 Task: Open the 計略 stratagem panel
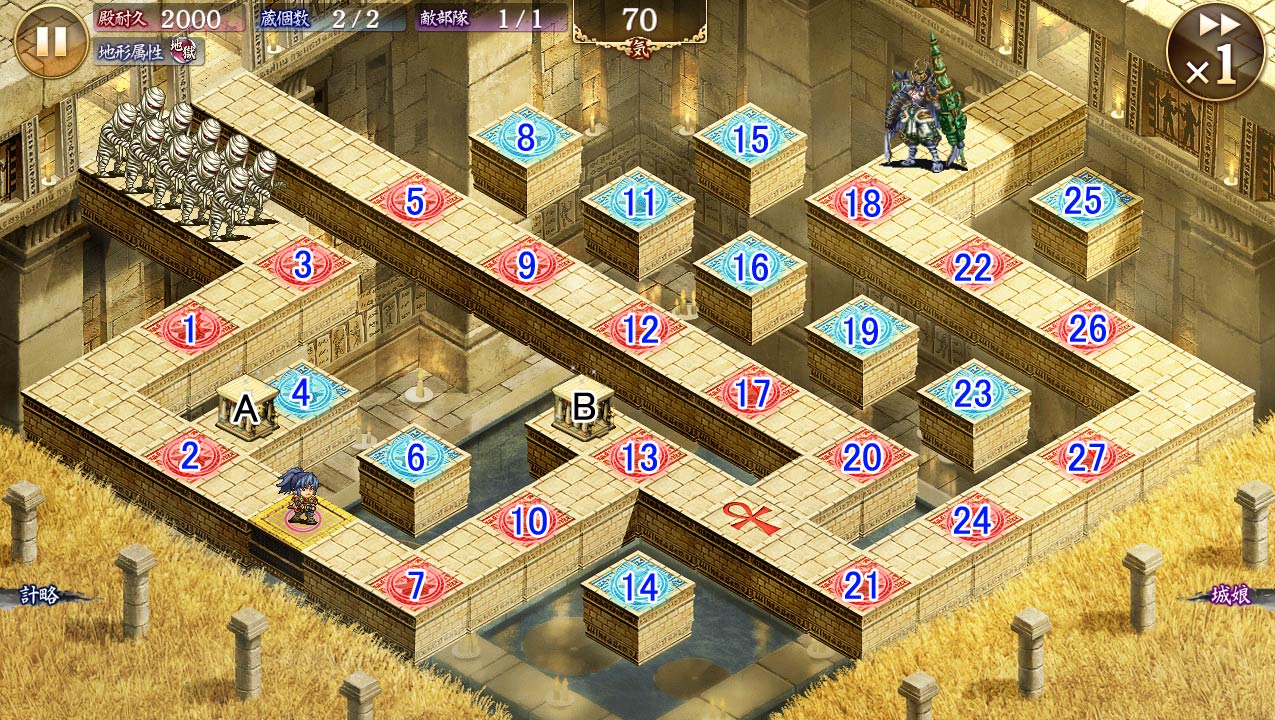[42, 596]
